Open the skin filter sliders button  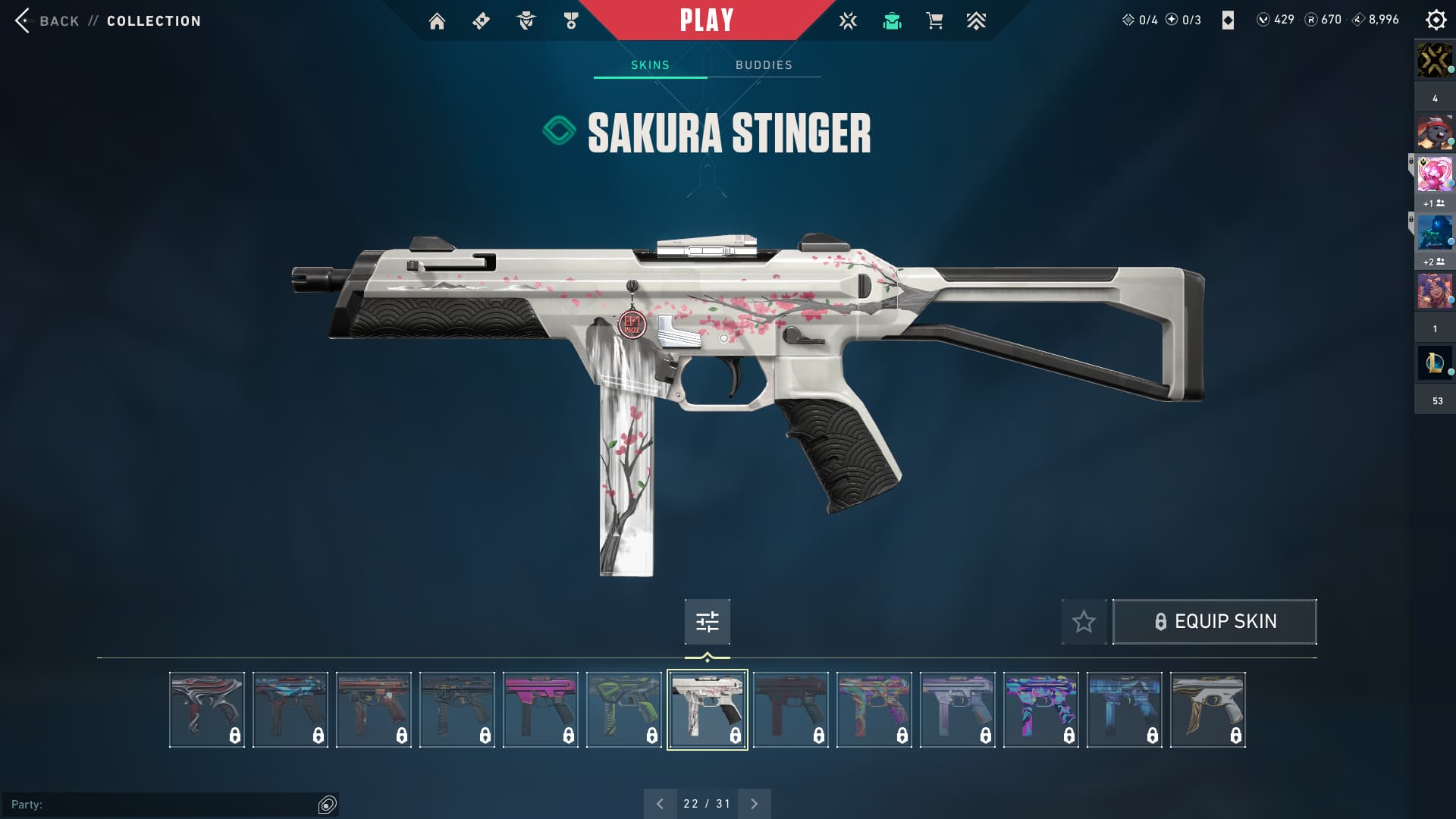click(x=707, y=622)
